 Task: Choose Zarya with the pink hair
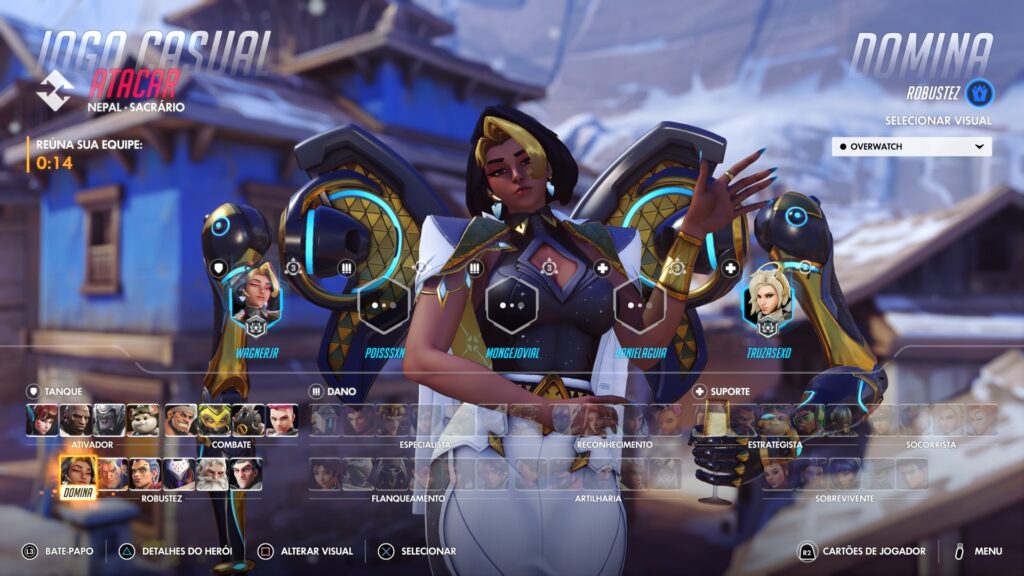click(x=283, y=420)
